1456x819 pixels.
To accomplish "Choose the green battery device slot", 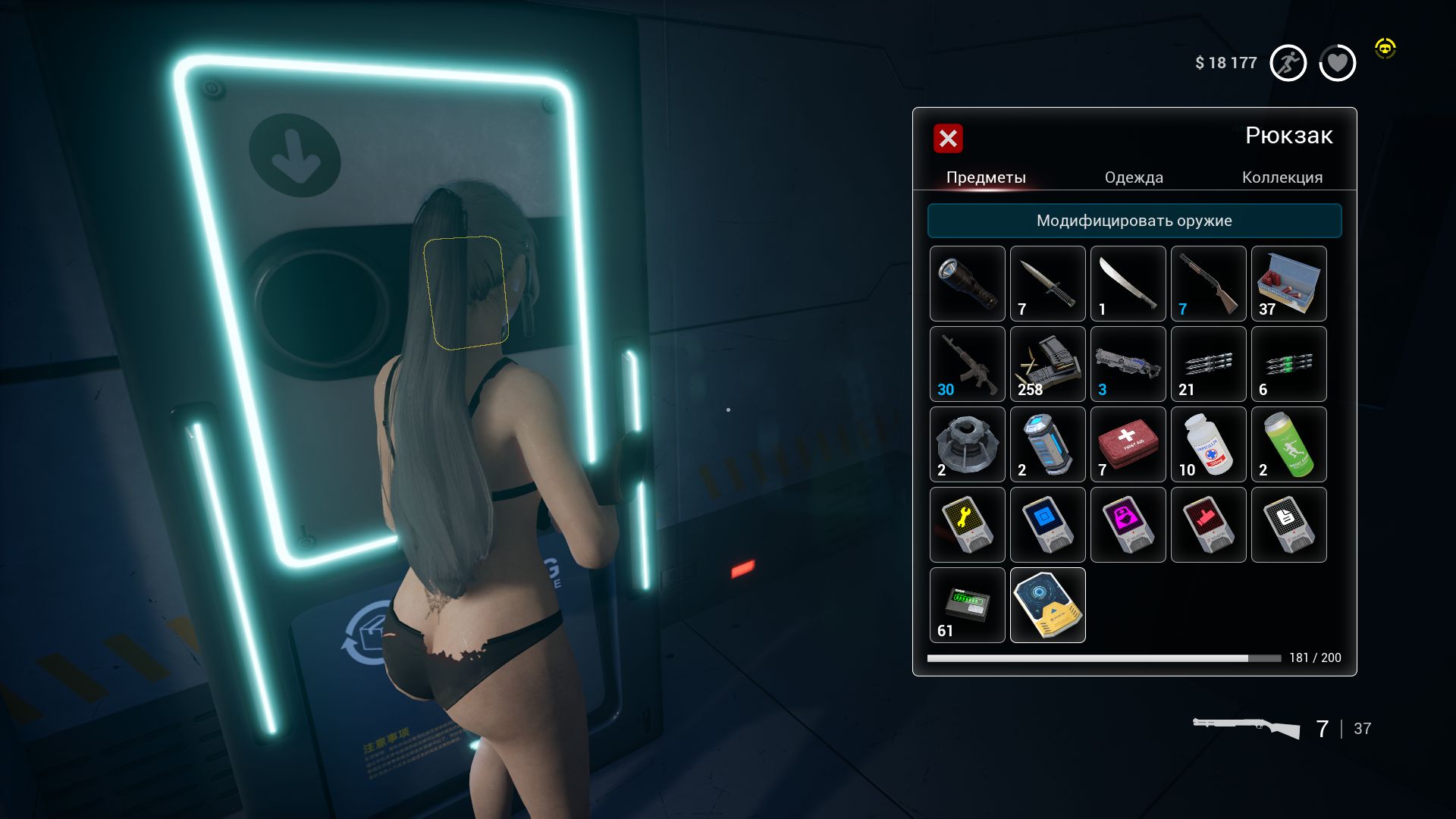I will (967, 605).
